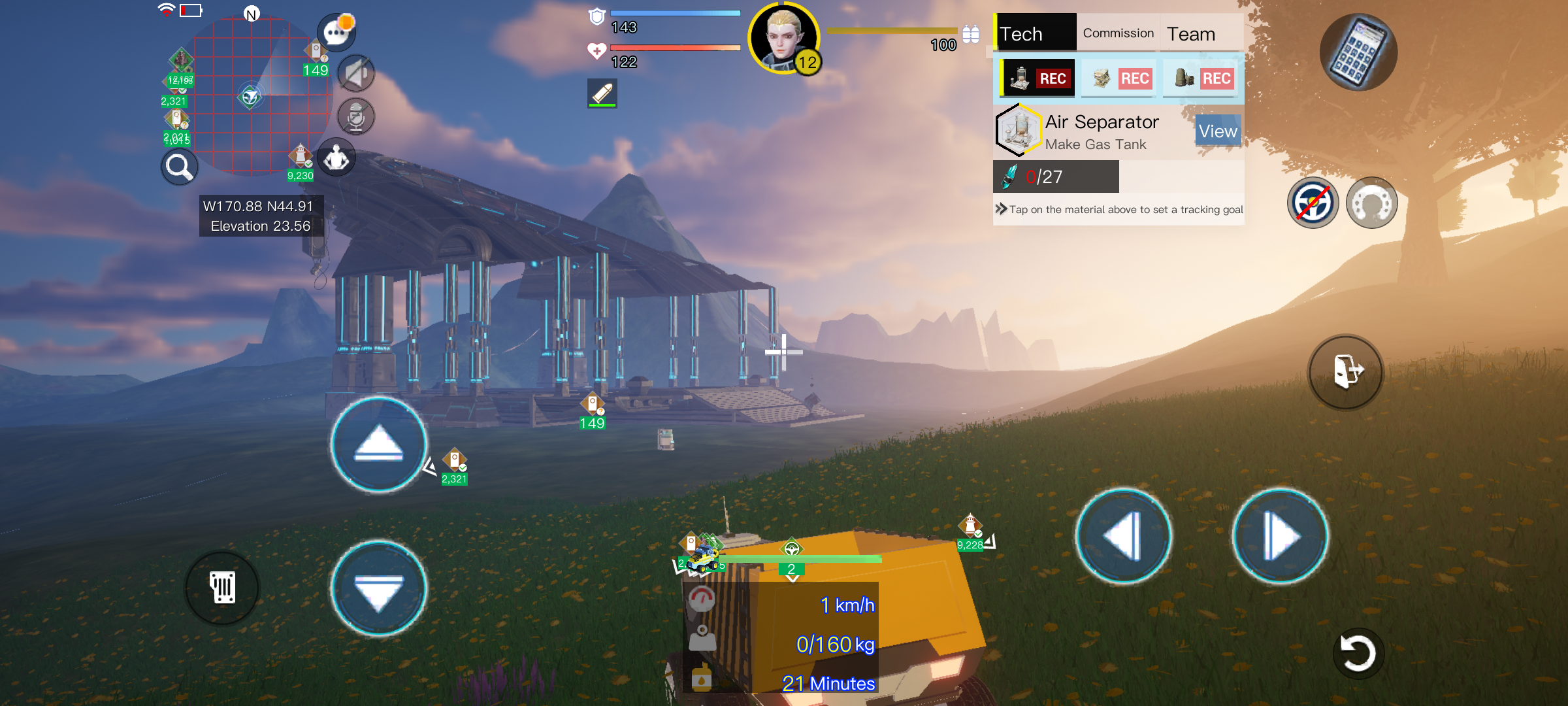This screenshot has width=1568, height=706.
Task: Toggle the muted speaker icon
Action: (356, 73)
